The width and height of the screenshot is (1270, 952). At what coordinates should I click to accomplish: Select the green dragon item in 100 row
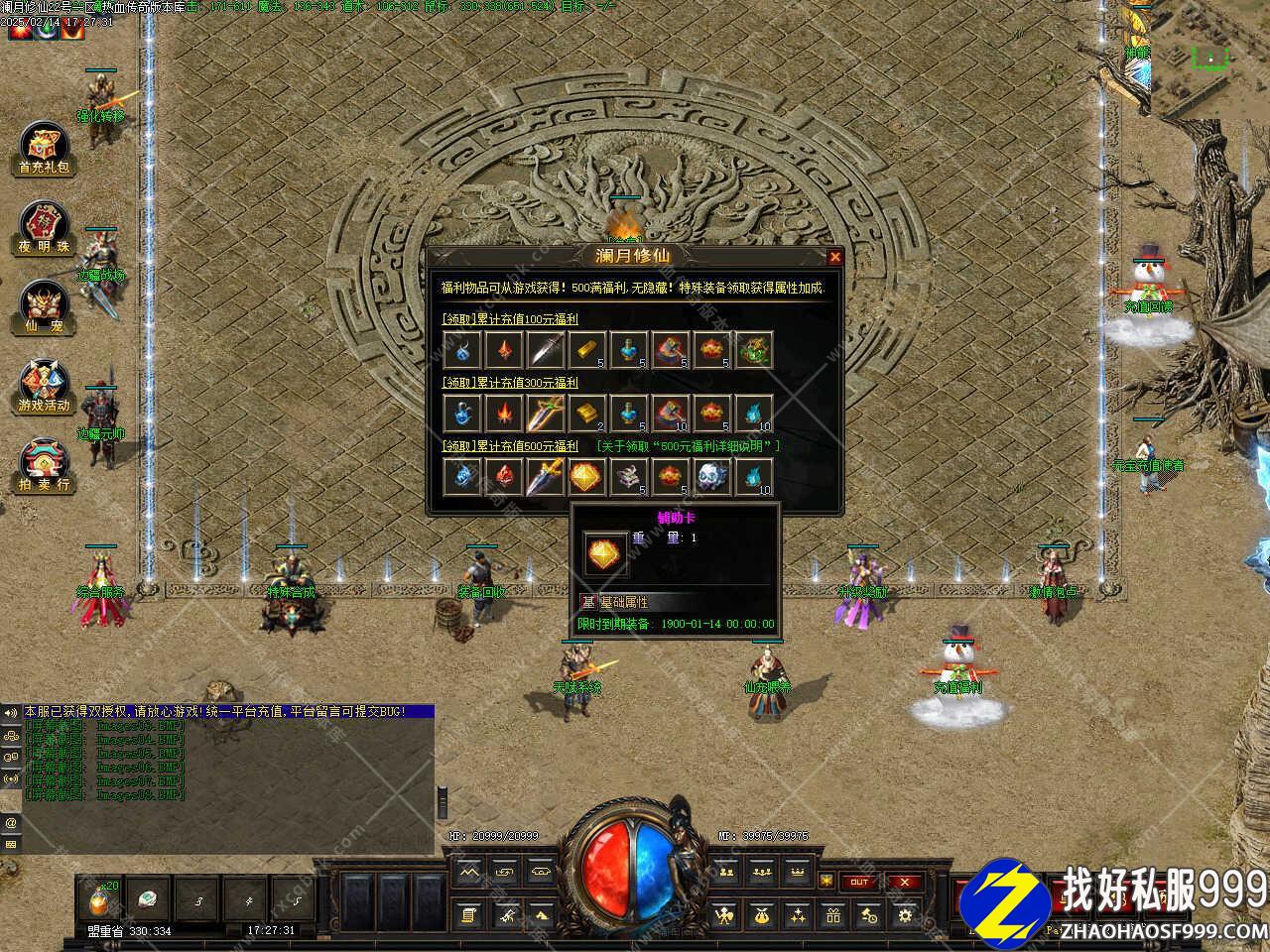coord(753,350)
